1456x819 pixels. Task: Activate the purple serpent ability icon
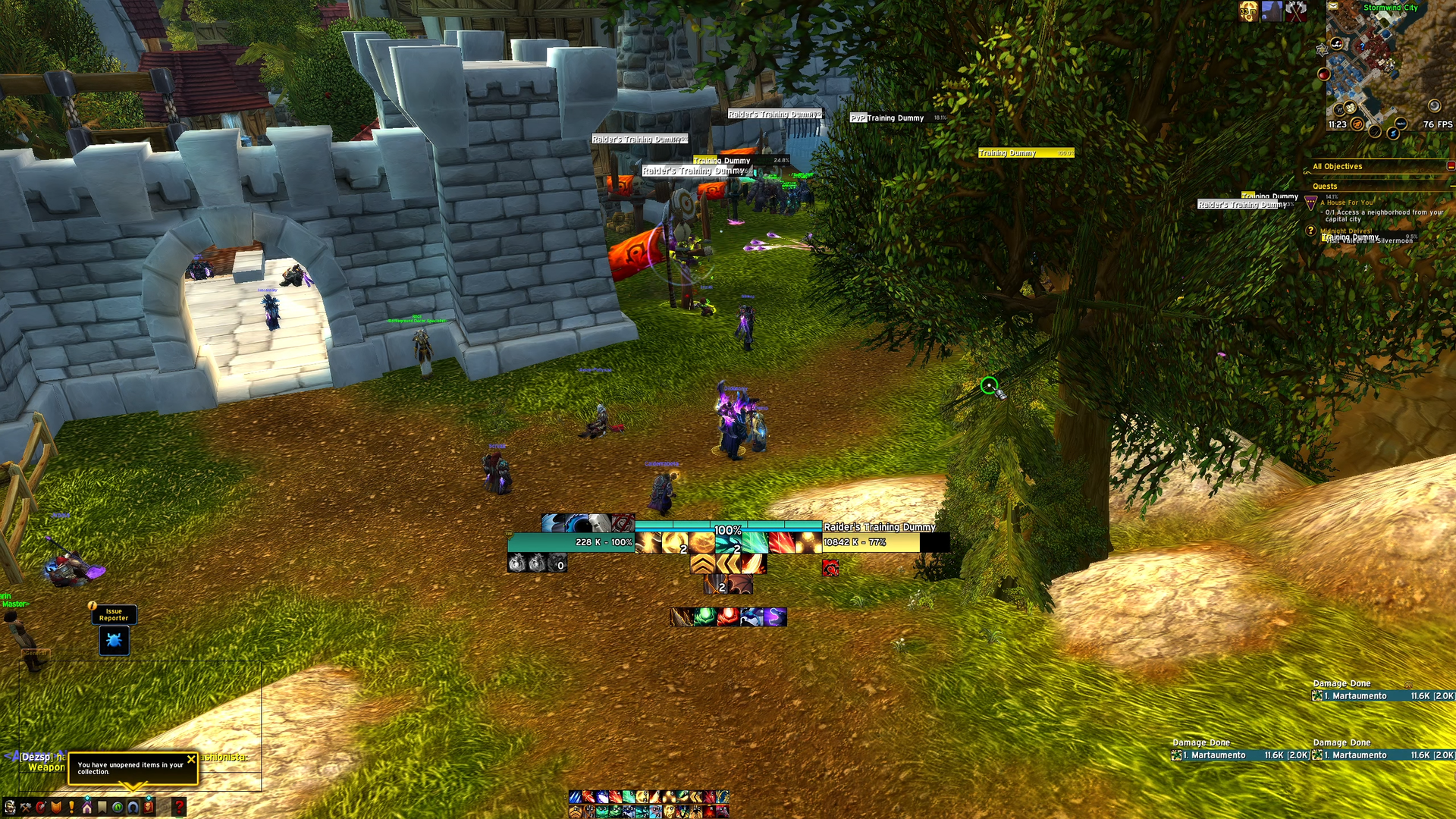774,617
